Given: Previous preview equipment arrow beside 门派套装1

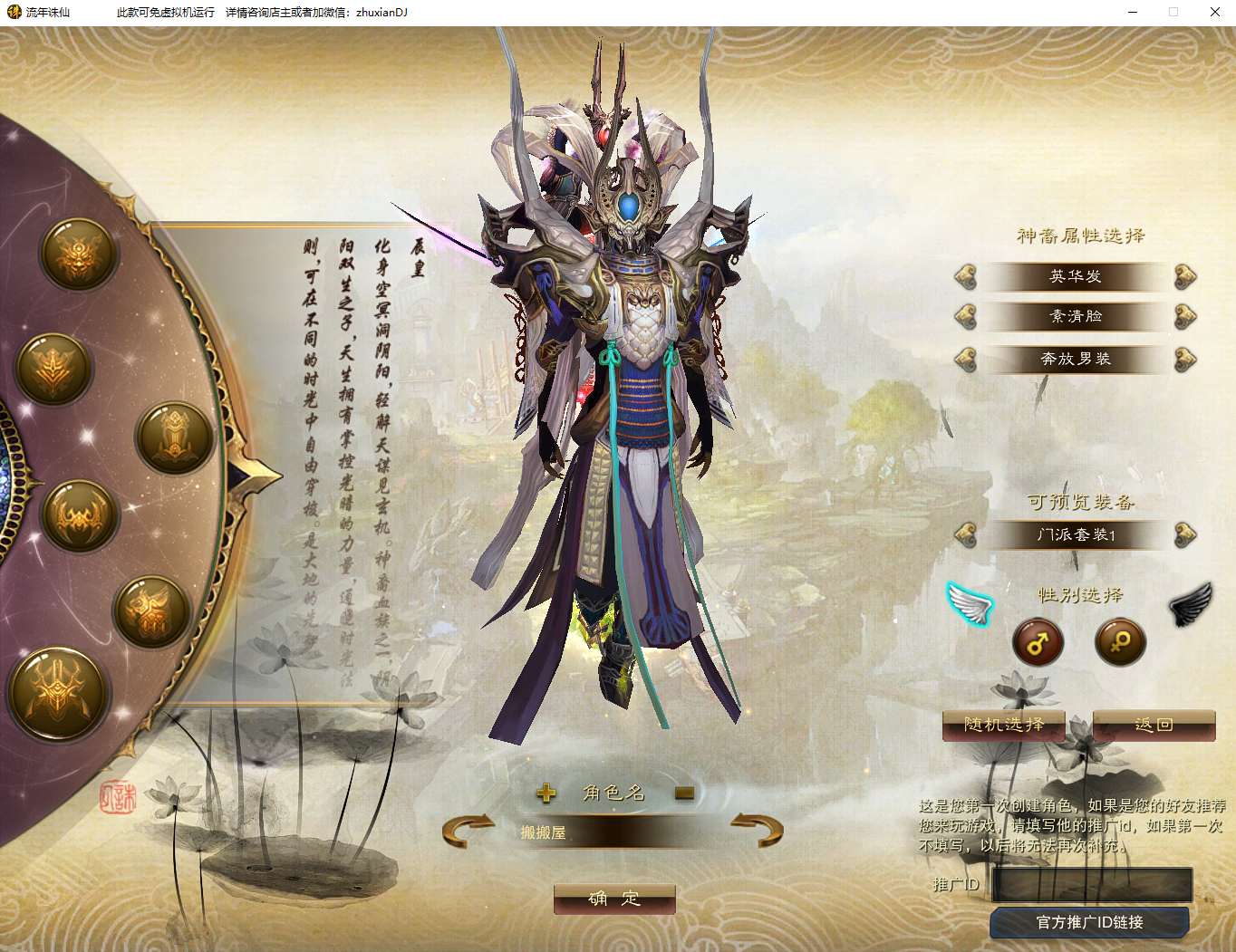Looking at the screenshot, I should (x=966, y=534).
